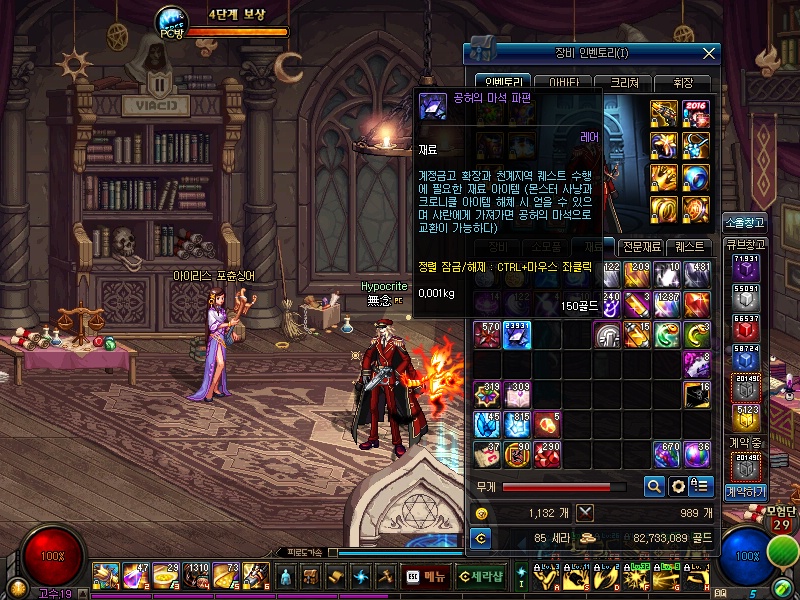Close the equipment inventory window
800x600 pixels.
pyautogui.click(x=709, y=53)
